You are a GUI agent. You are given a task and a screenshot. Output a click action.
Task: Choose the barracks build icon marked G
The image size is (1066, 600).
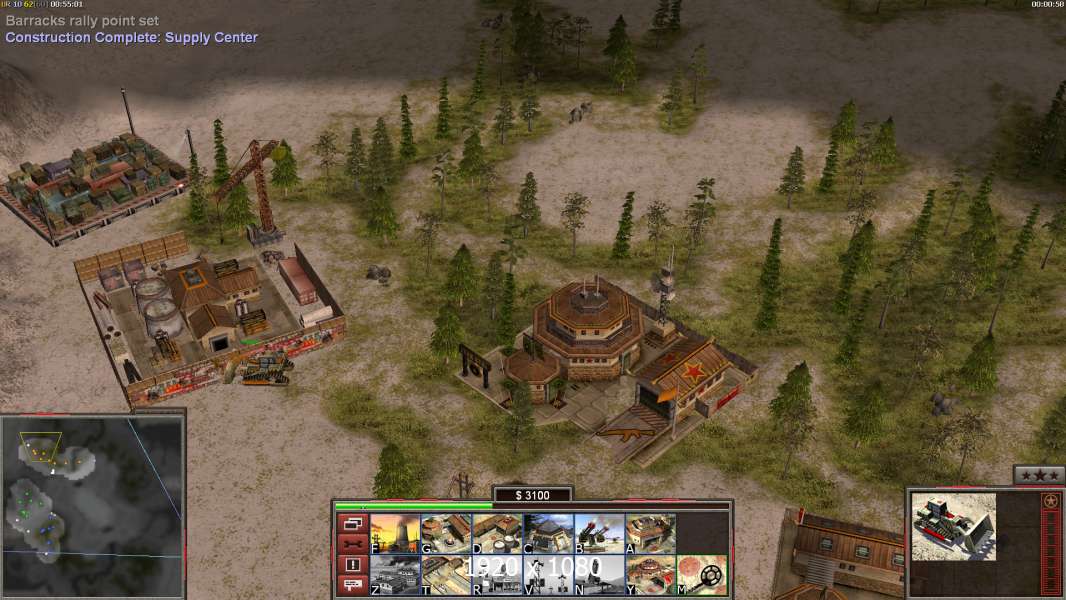coord(446,534)
